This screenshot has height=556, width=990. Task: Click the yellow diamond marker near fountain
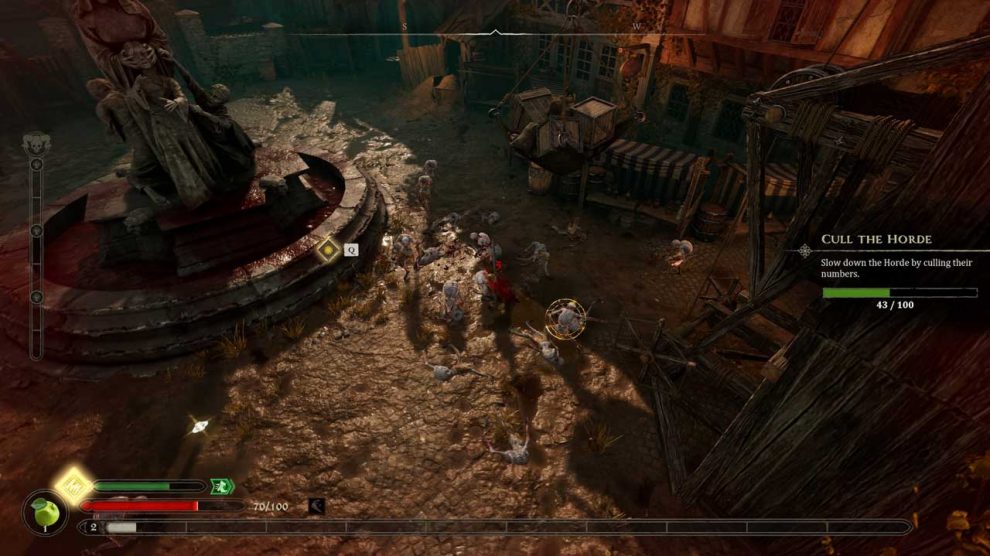point(327,249)
